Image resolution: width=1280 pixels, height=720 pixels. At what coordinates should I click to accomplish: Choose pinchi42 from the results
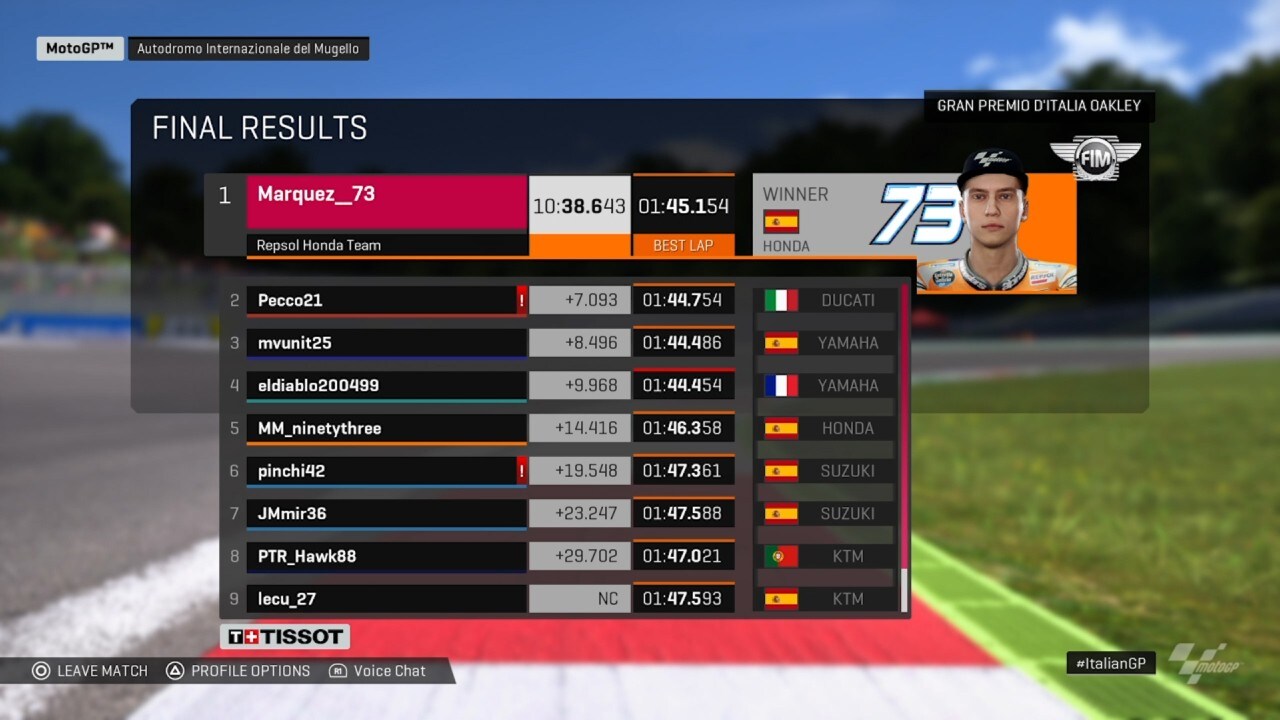[x=386, y=471]
